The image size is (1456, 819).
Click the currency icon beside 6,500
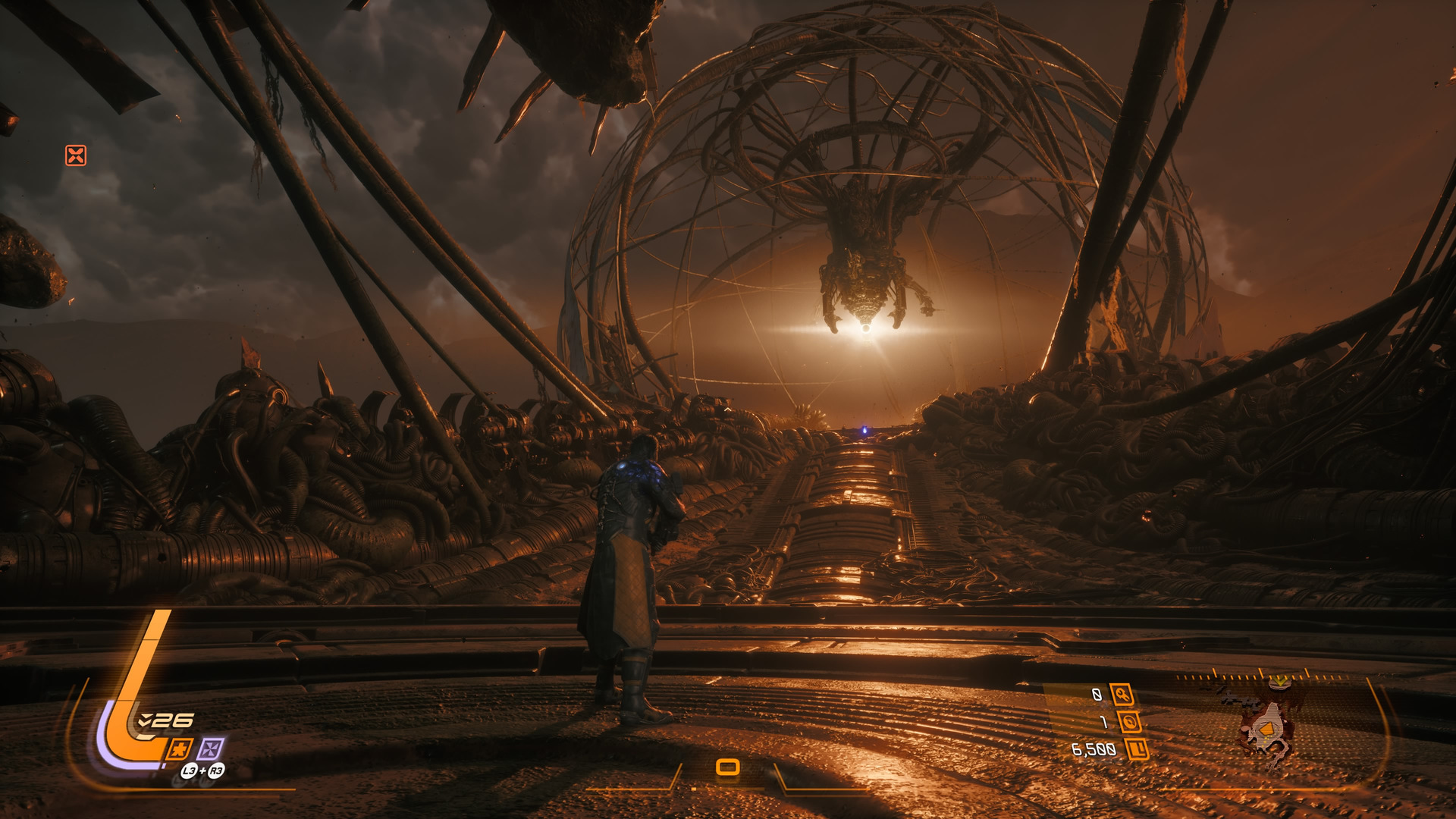click(x=1137, y=750)
